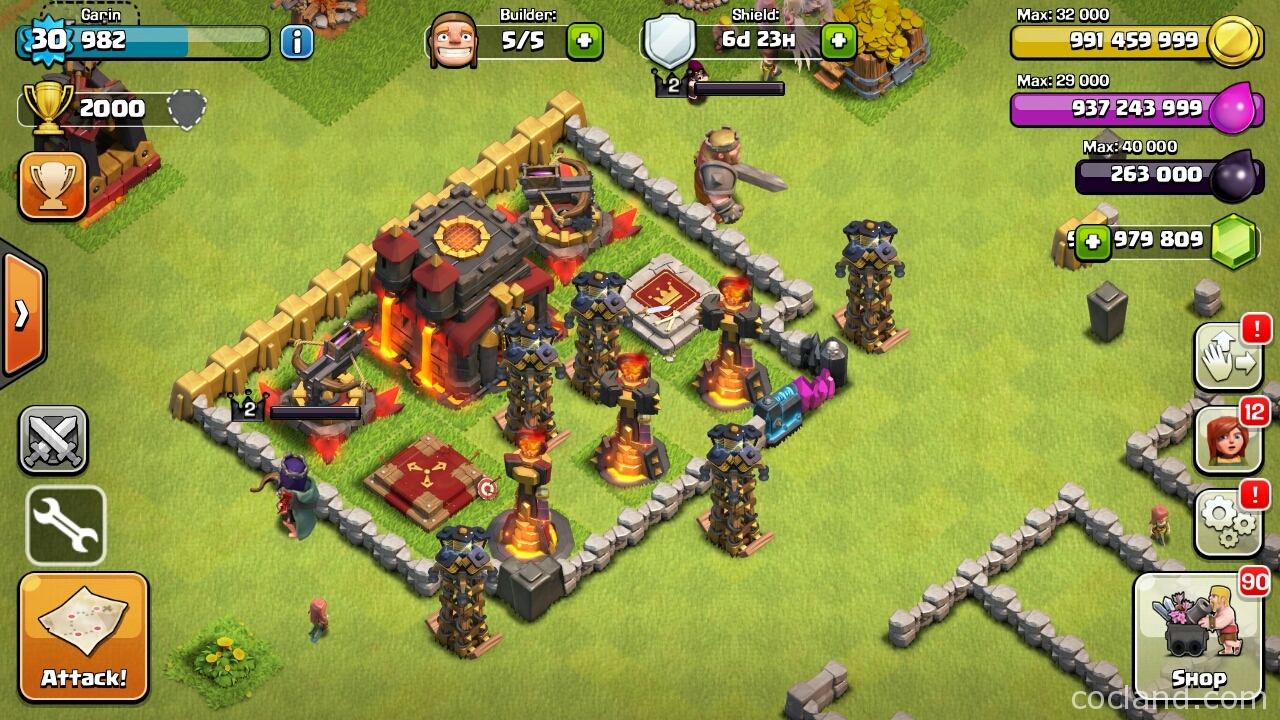Show player info via the blue i icon
Screen dimensions: 1280x720
(296, 42)
